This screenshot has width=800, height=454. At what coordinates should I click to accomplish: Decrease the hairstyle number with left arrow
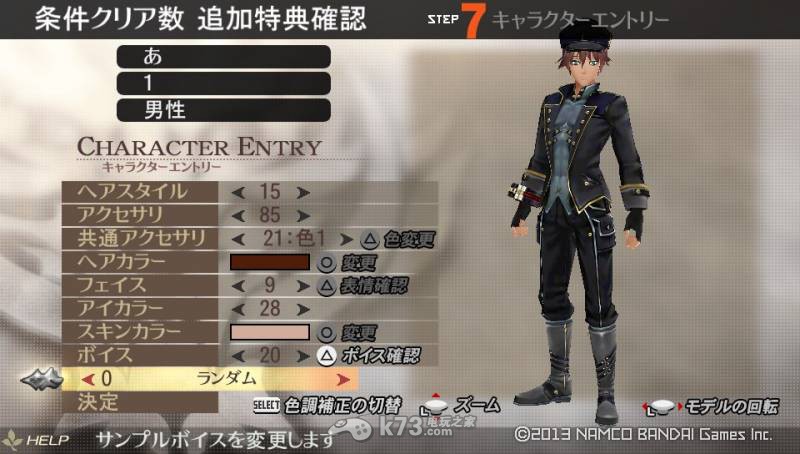(238, 191)
